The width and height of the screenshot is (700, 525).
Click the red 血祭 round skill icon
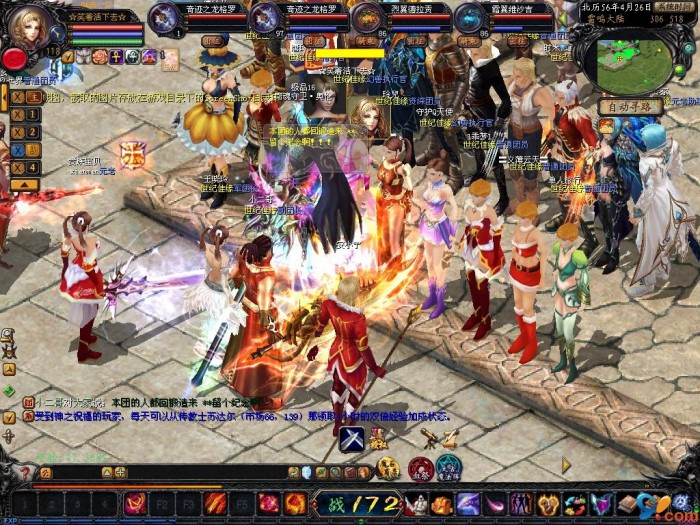(421, 468)
